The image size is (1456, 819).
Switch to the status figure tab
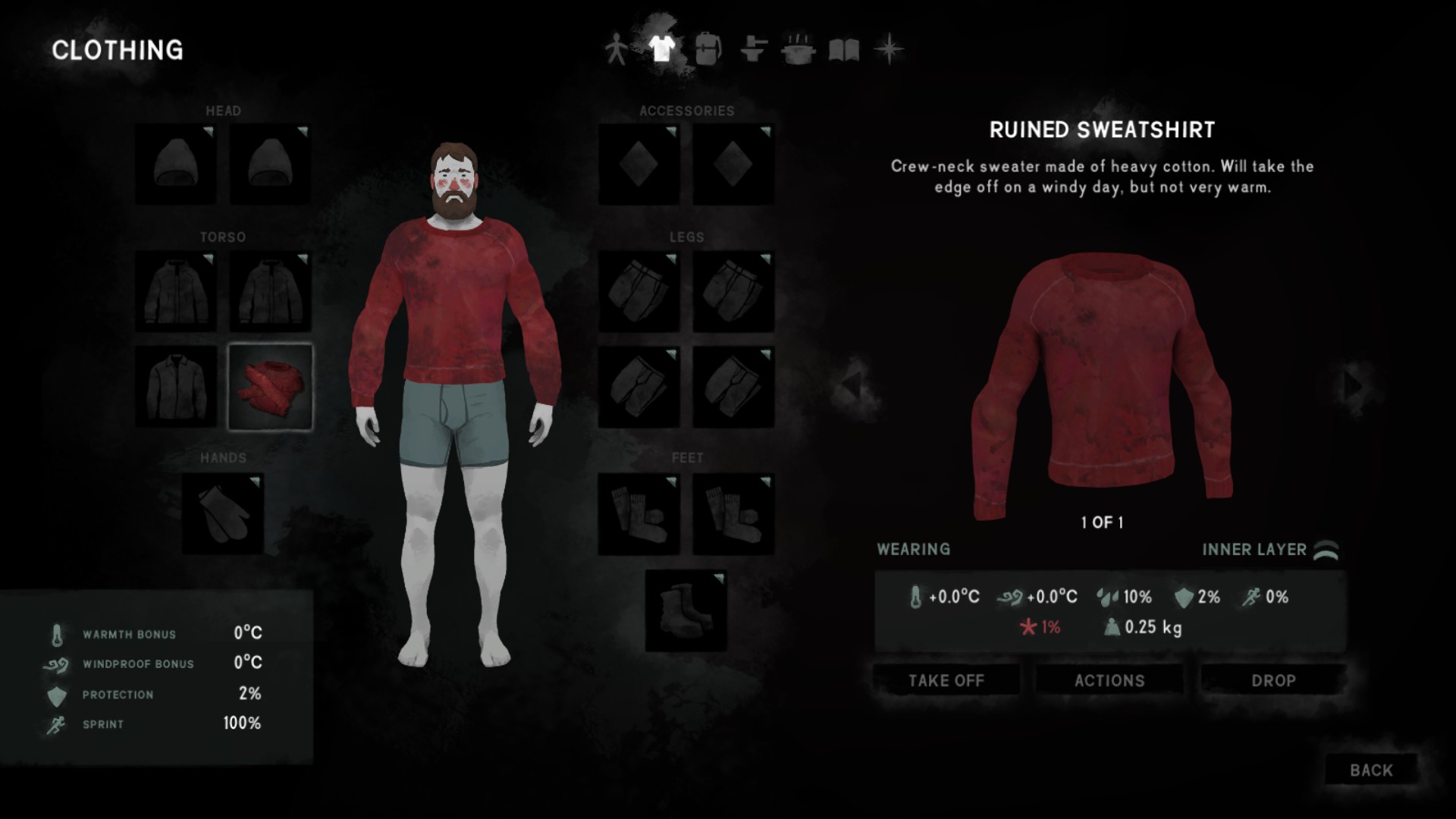tap(616, 50)
